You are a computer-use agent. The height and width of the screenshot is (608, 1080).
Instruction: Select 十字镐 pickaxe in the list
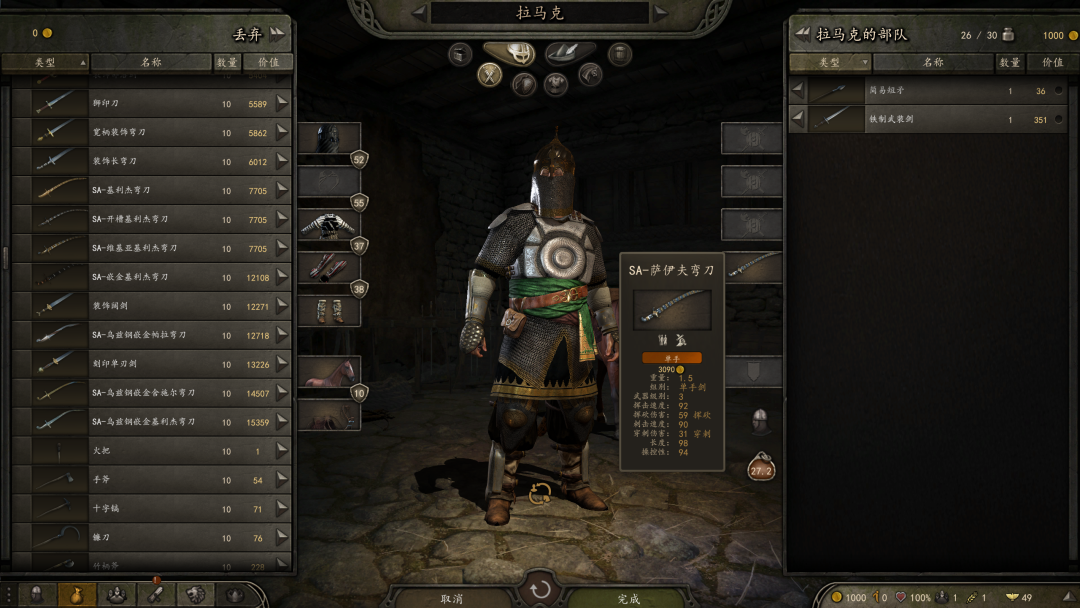pos(150,509)
